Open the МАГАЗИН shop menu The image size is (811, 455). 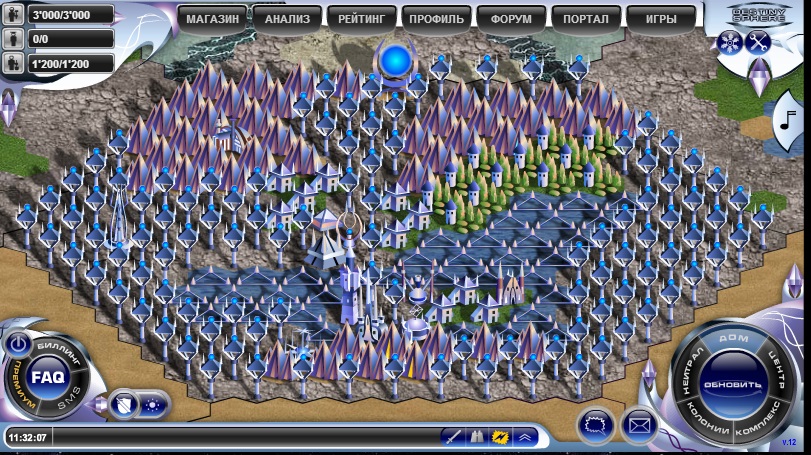[x=212, y=18]
